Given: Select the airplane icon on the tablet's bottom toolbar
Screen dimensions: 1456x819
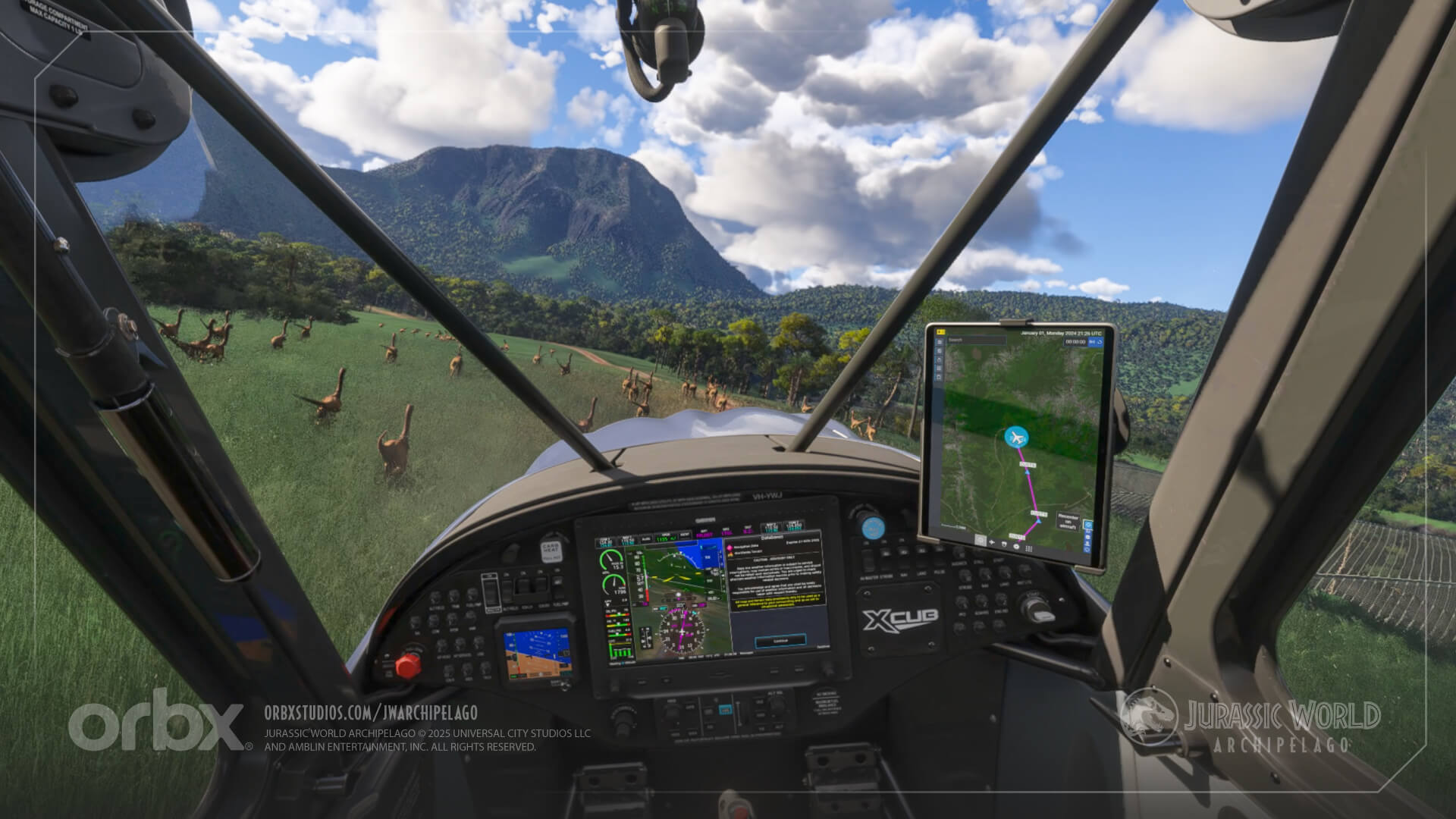Looking at the screenshot, I should pyautogui.click(x=992, y=542).
